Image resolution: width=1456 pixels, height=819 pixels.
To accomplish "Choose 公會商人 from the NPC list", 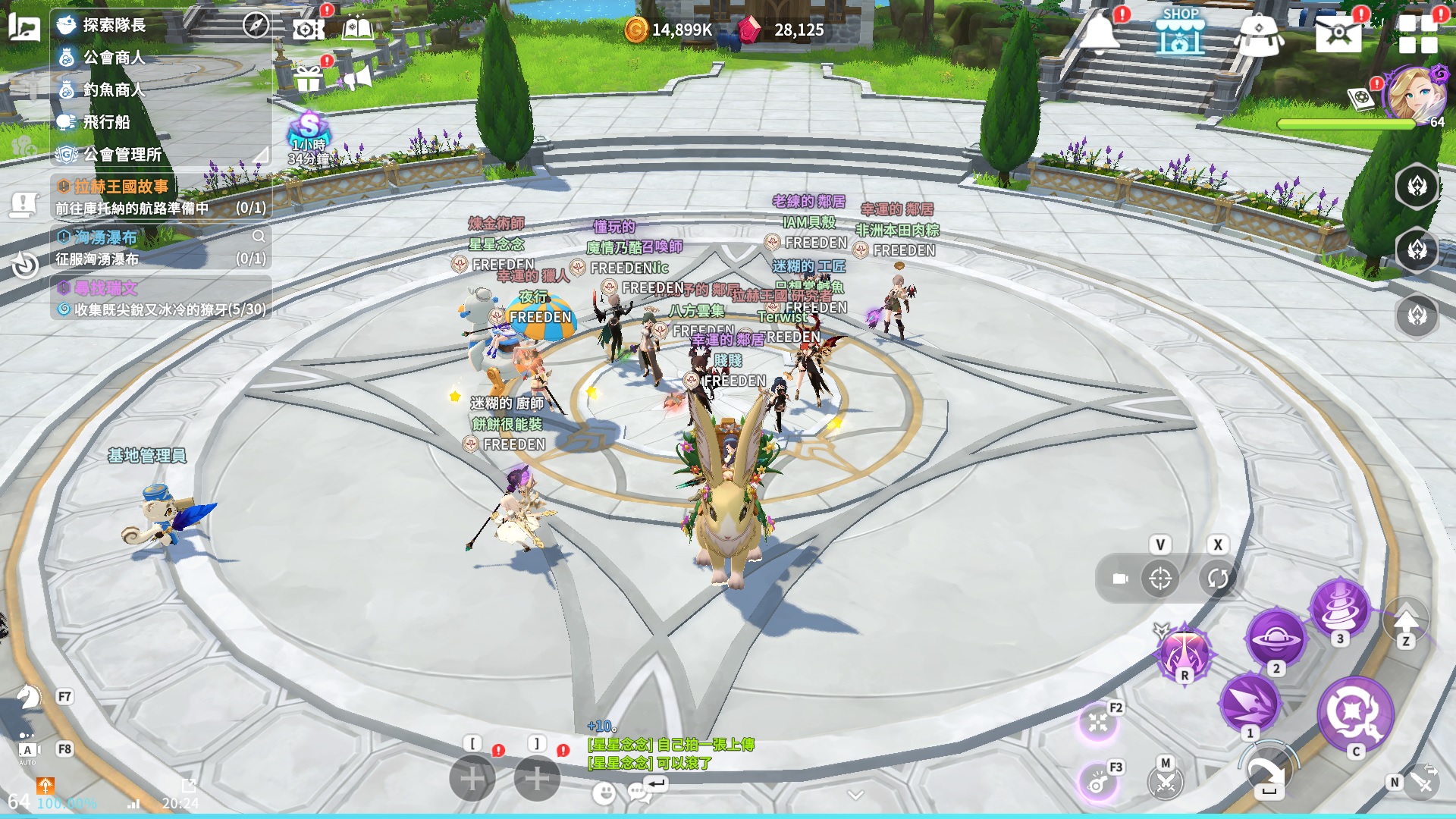I will tap(114, 58).
